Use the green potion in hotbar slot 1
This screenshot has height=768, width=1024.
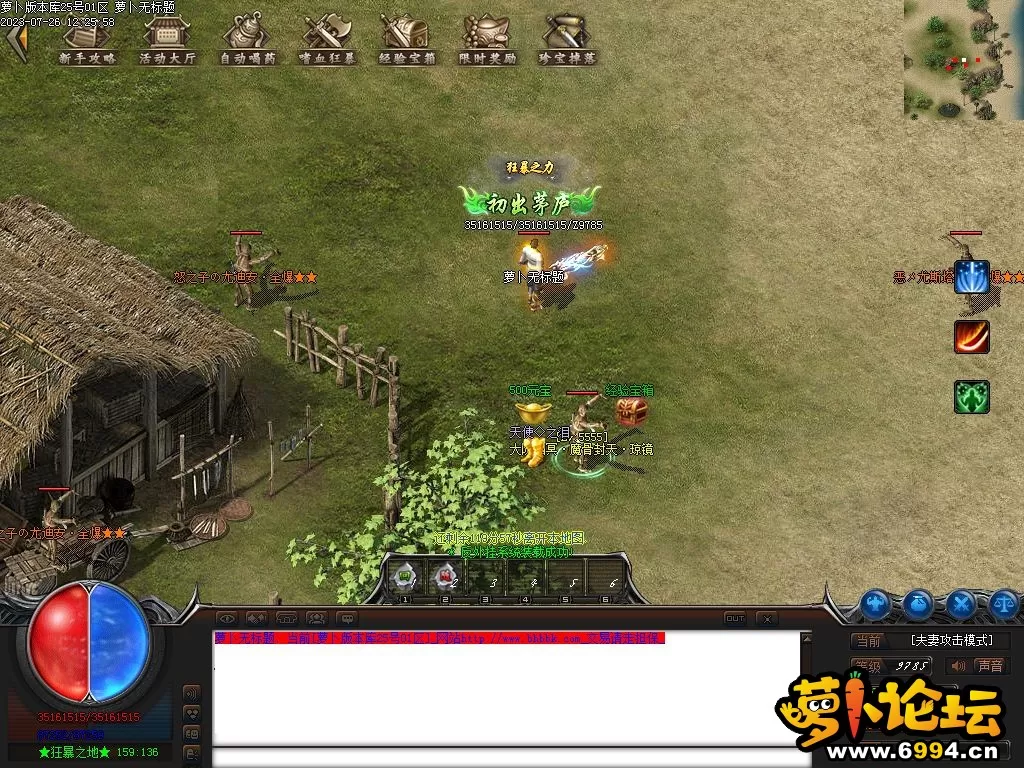tap(405, 577)
